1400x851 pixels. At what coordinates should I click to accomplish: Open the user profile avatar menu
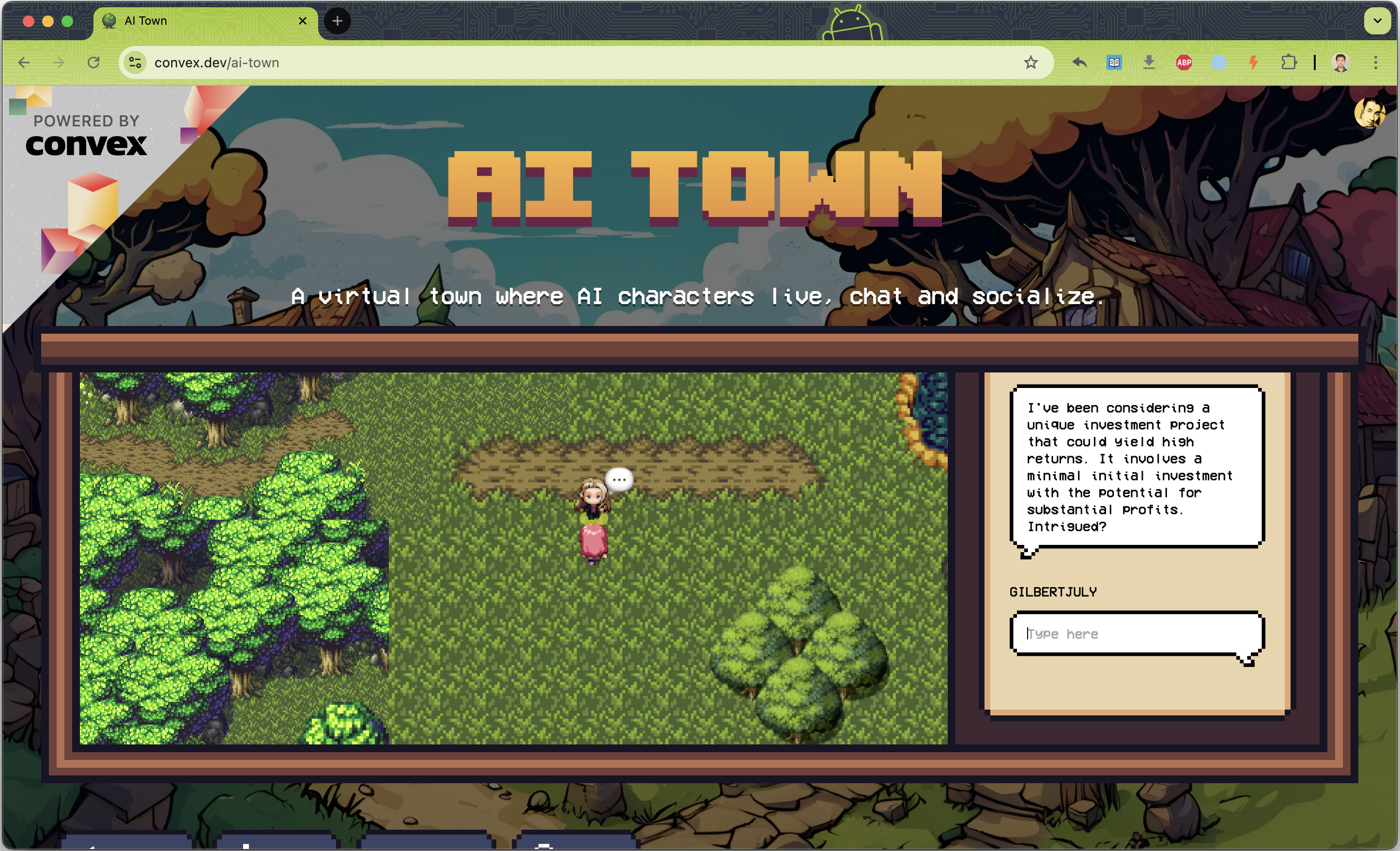click(1369, 113)
